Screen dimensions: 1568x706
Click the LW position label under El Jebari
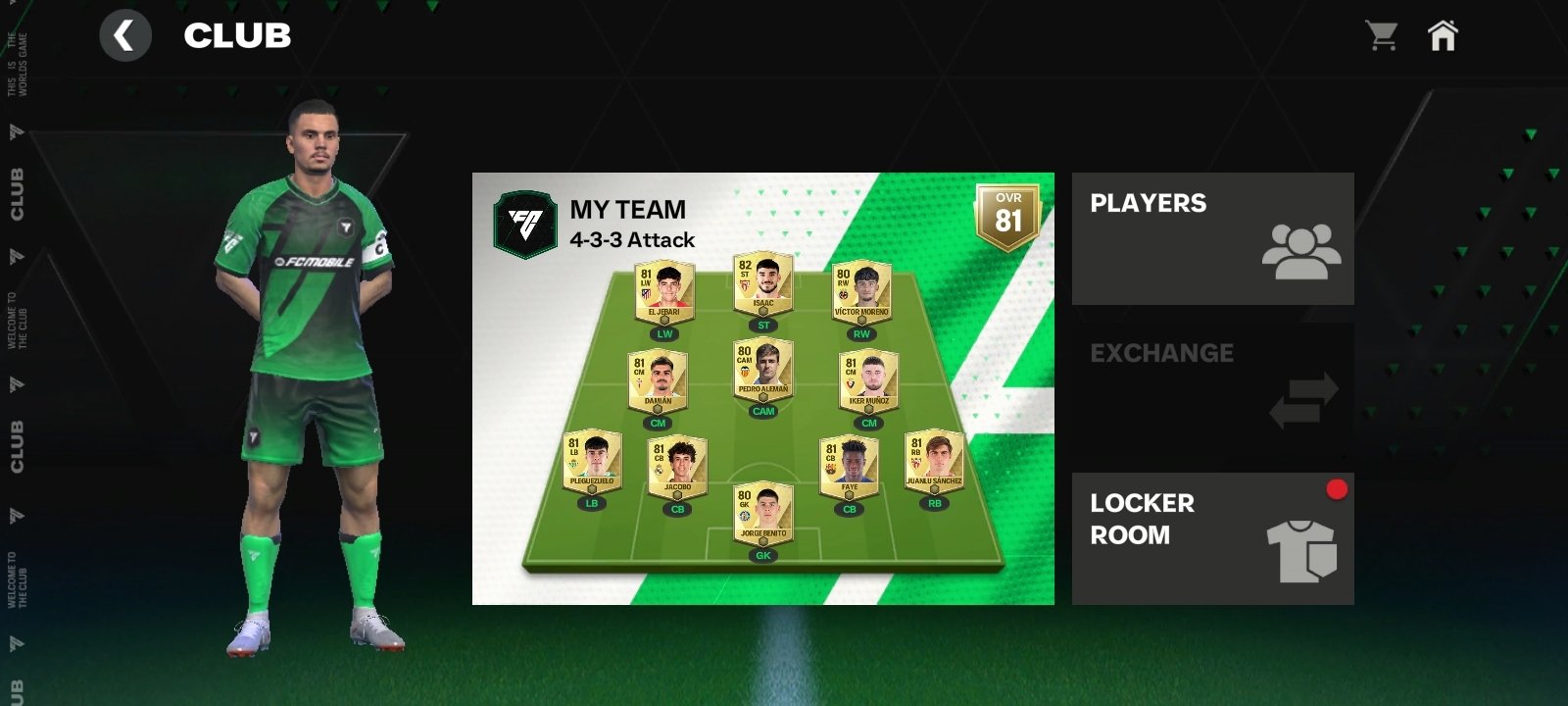(662, 333)
